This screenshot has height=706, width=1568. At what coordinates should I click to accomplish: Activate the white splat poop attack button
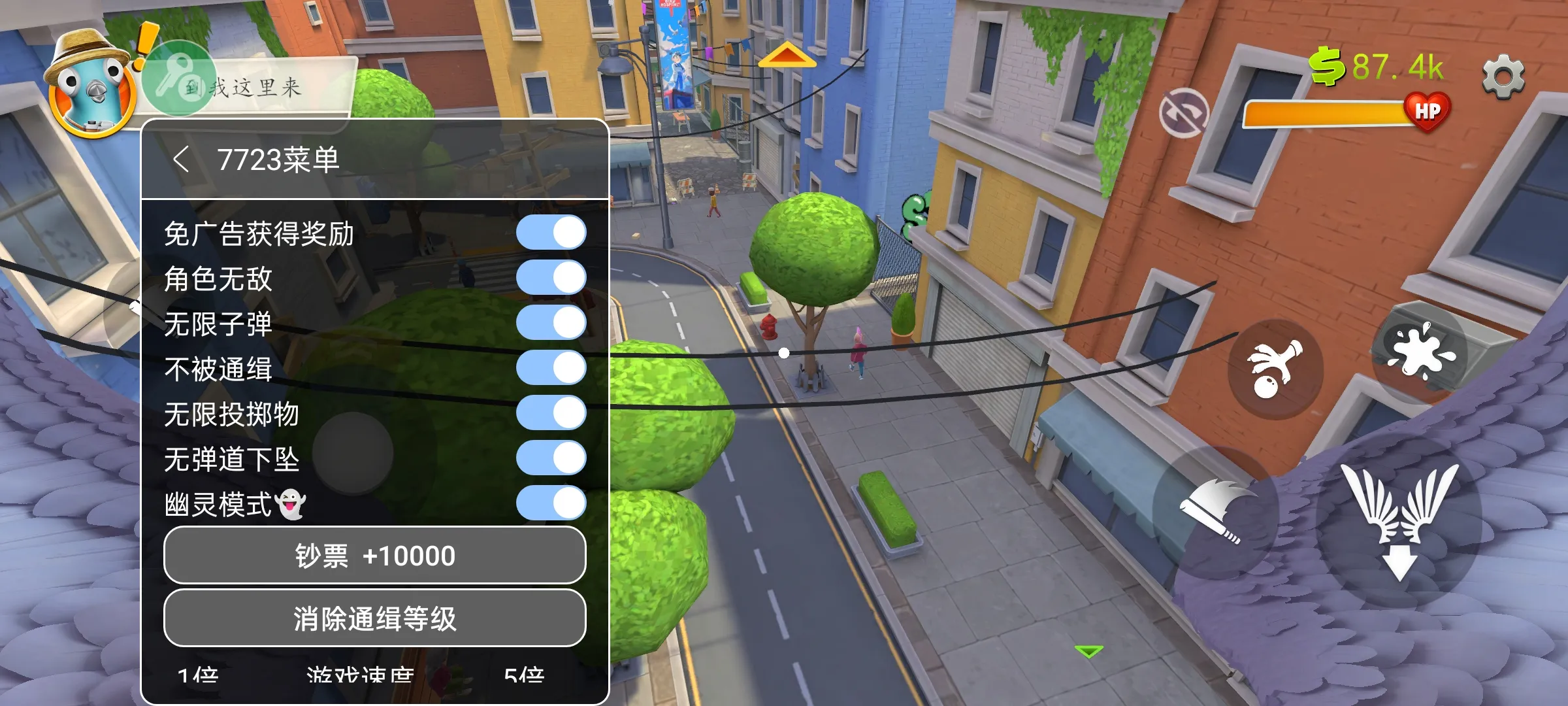[1420, 353]
